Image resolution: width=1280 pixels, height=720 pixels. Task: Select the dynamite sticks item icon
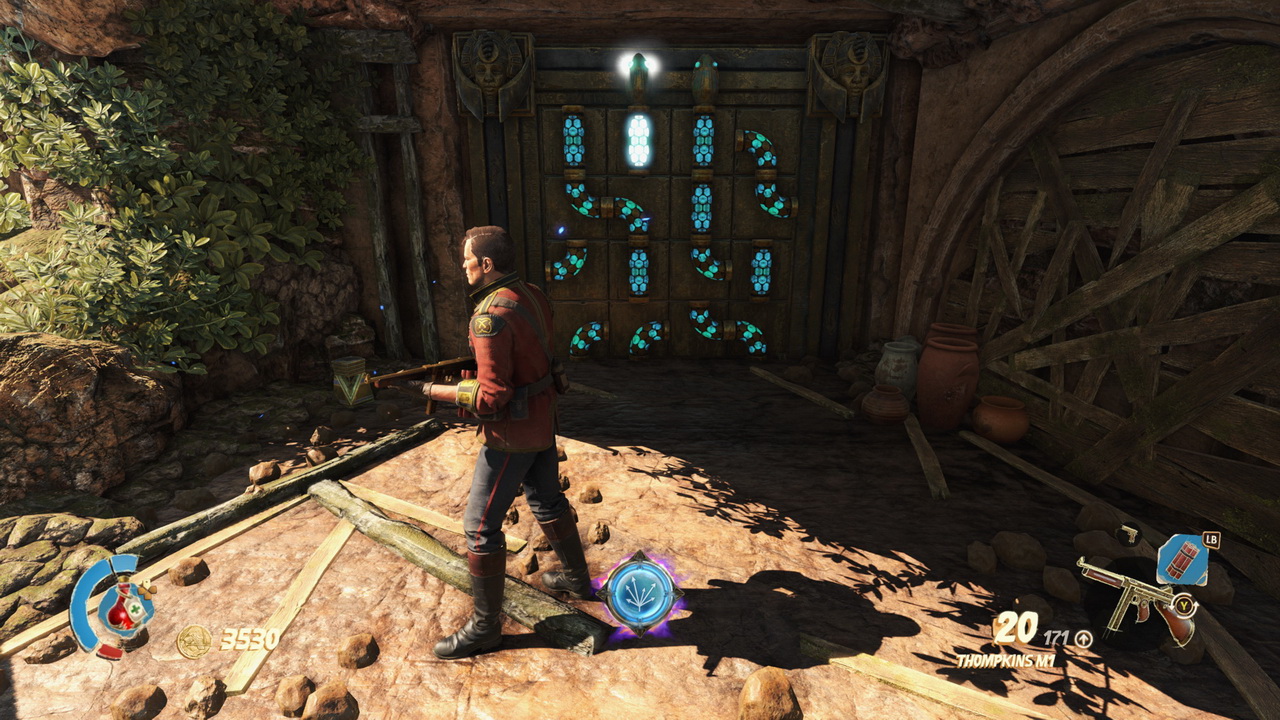coord(1182,561)
